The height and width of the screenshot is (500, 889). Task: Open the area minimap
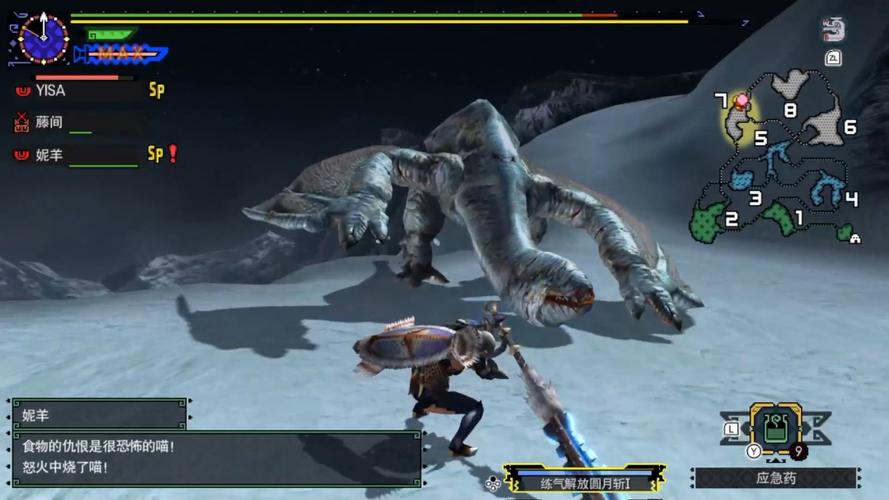coord(776,160)
